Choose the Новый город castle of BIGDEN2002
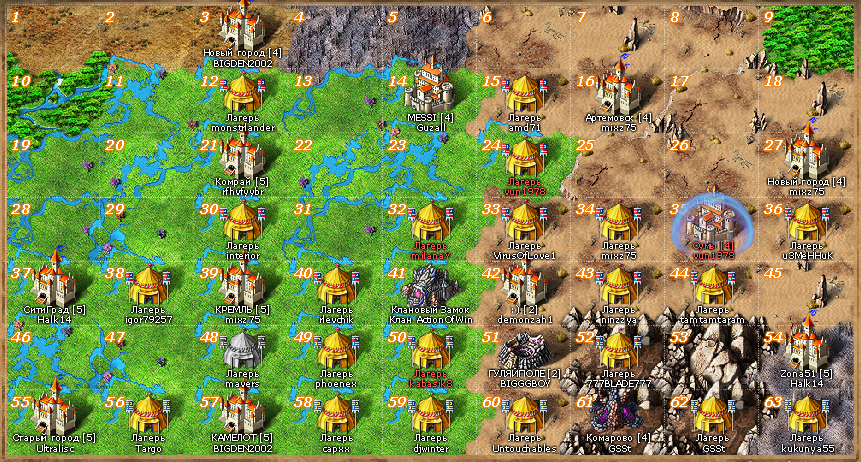The image size is (861, 462). pyautogui.click(x=241, y=24)
